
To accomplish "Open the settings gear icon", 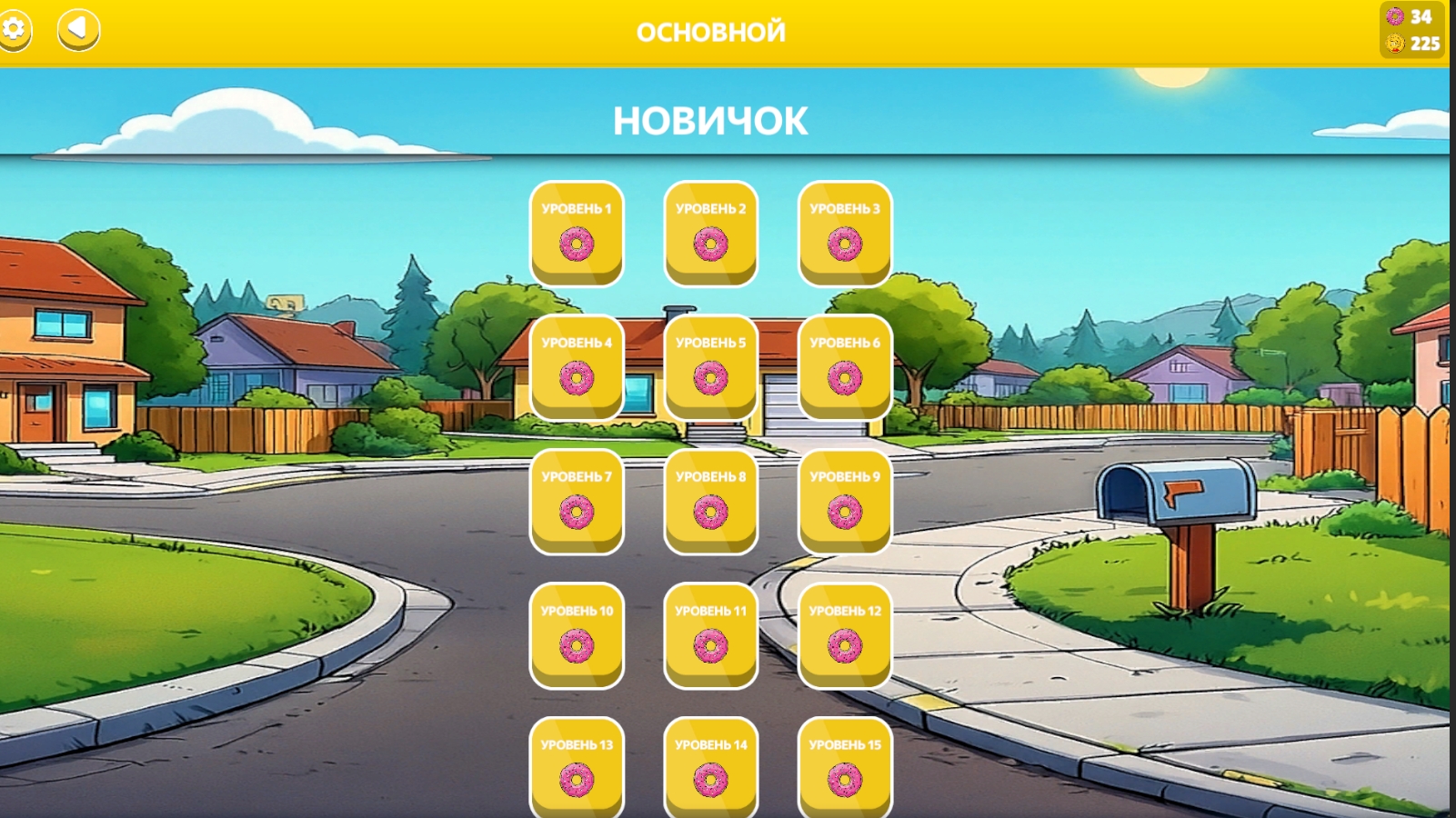I will (15, 30).
